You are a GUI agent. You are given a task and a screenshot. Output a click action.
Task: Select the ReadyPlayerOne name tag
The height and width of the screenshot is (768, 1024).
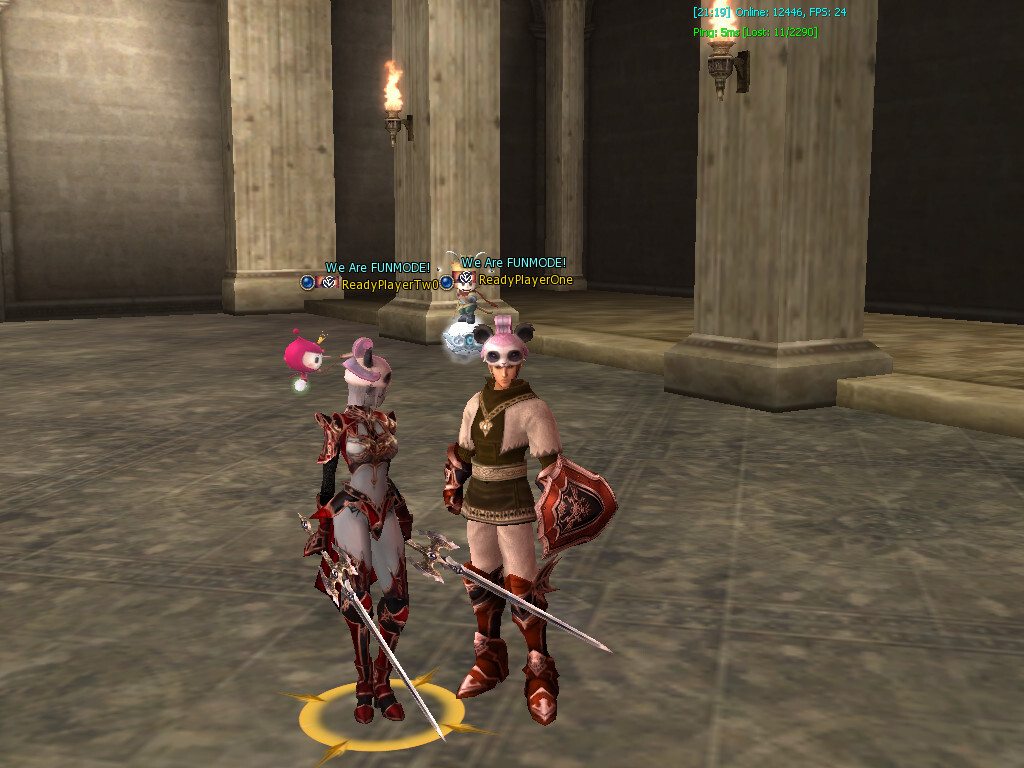[526, 280]
